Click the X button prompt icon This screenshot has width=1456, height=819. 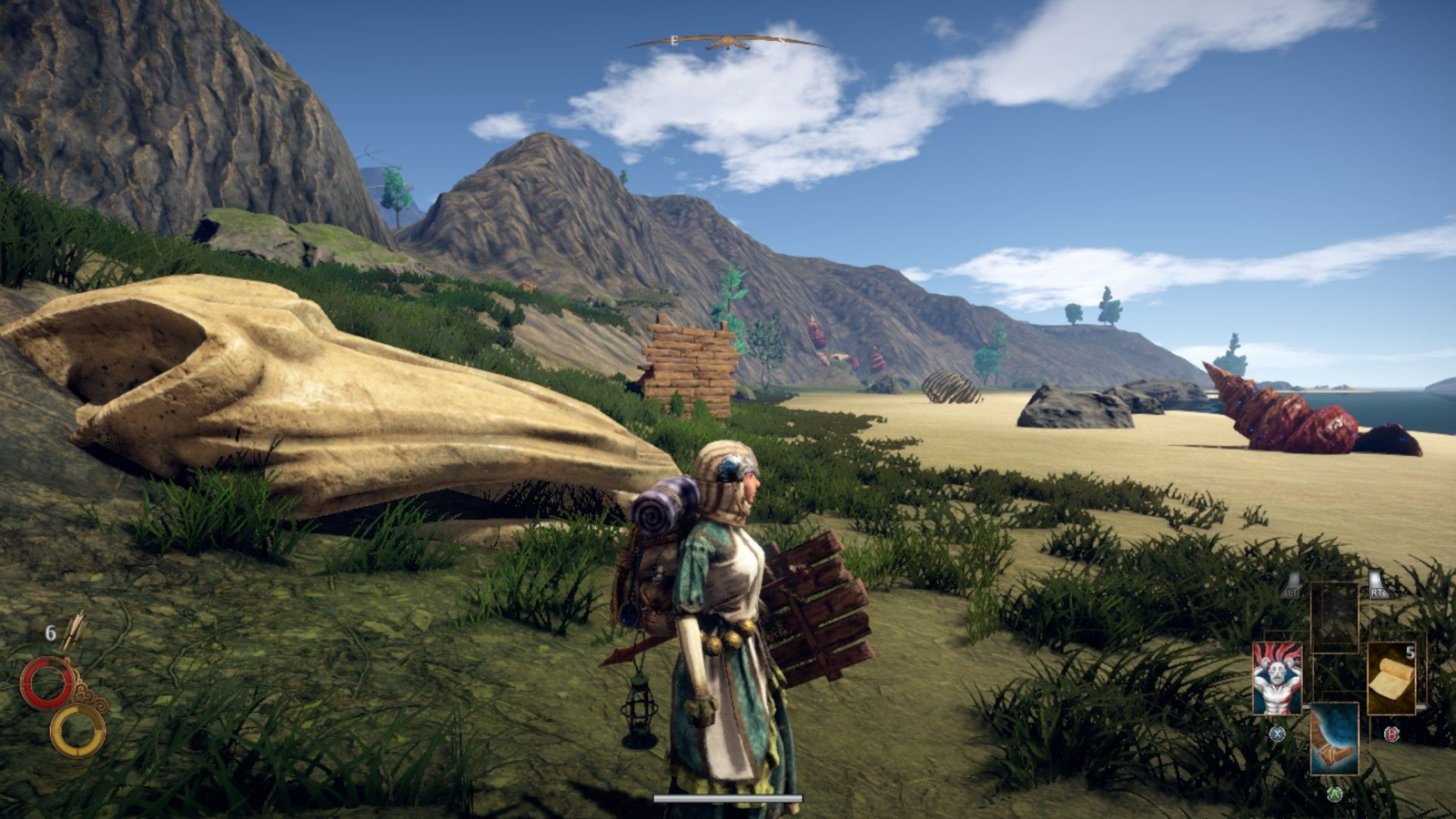[x=1278, y=734]
